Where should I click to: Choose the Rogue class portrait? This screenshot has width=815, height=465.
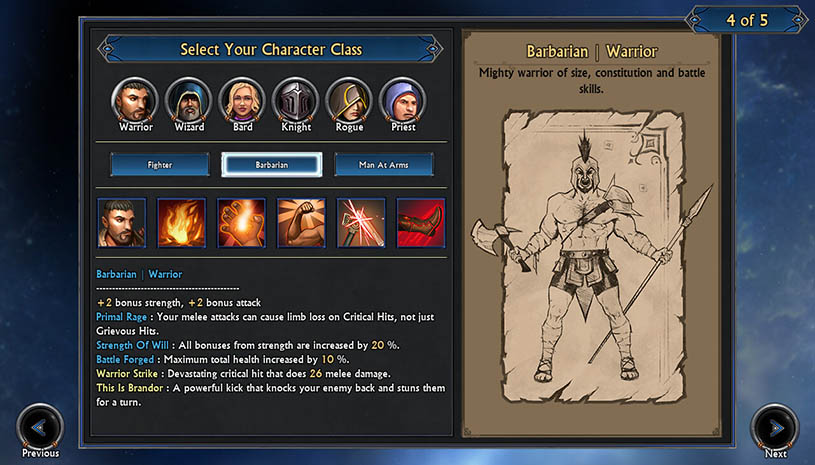pos(349,99)
